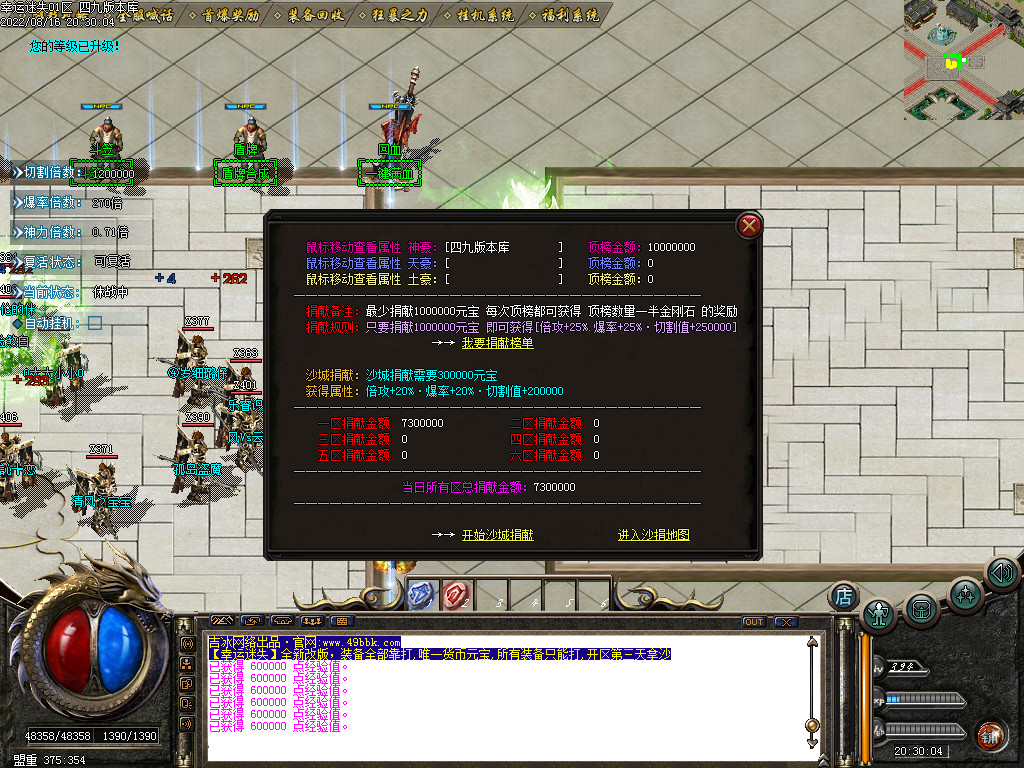
Task: Open the red 铺 stall button
Action: click(990, 735)
